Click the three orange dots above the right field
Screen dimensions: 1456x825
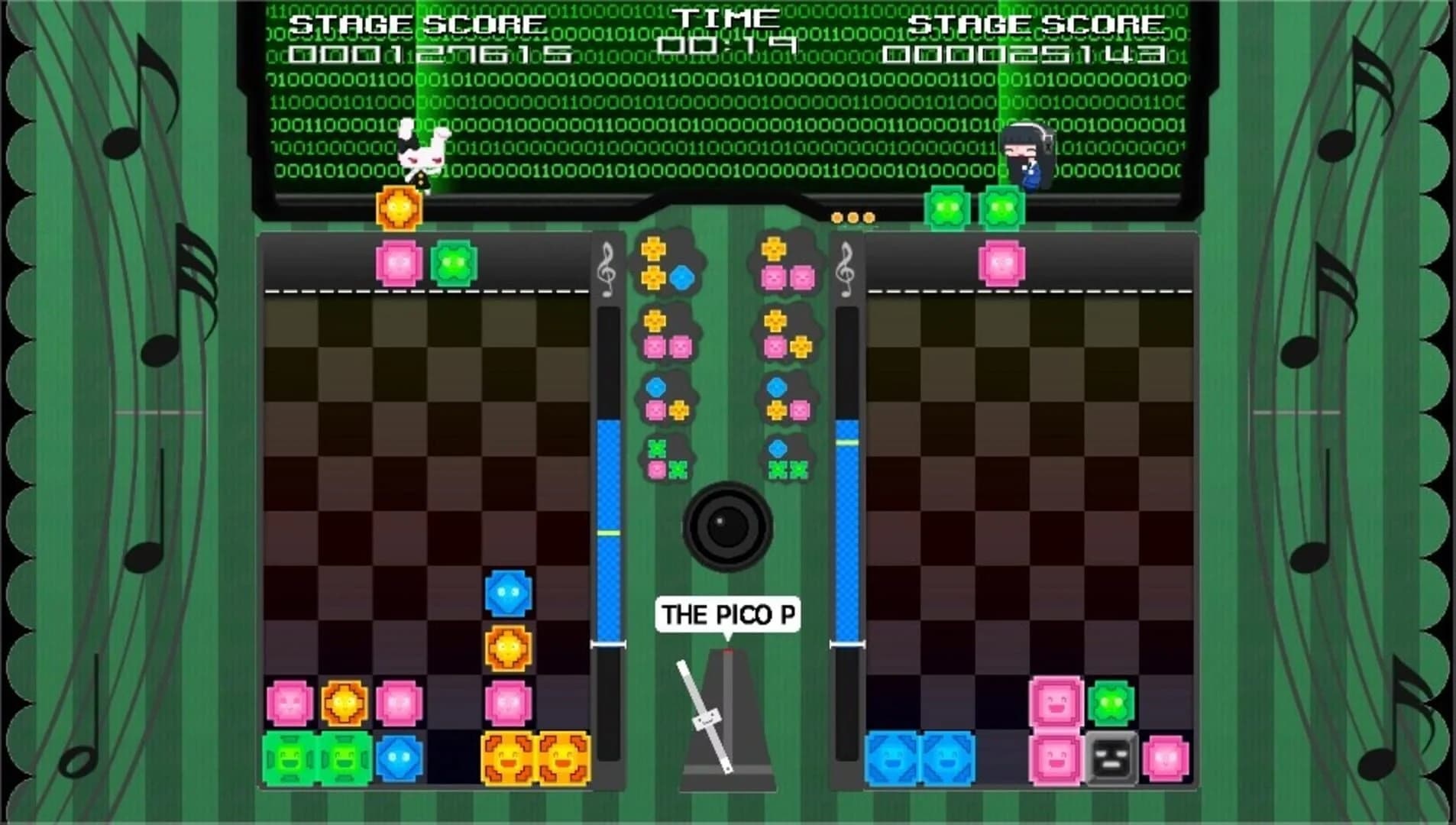[x=853, y=219]
